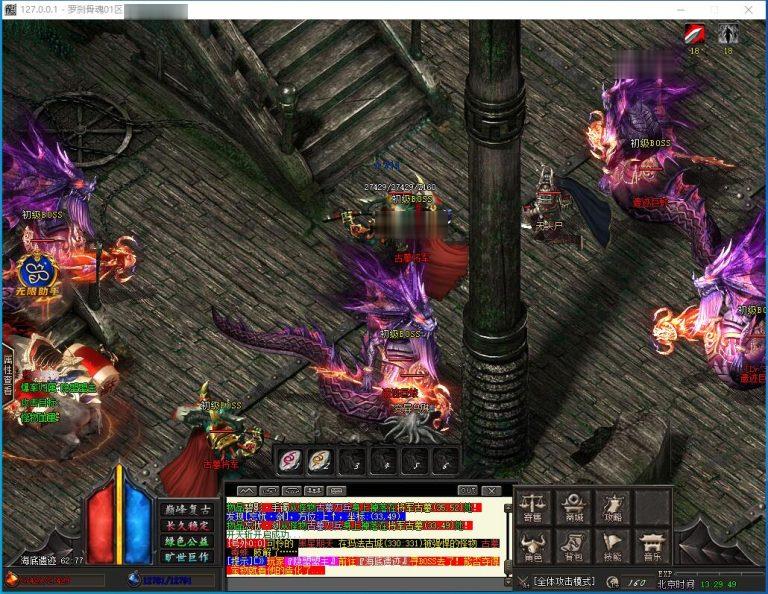Use the second hotbar skill slot
This screenshot has height=594, width=768.
[x=320, y=460]
